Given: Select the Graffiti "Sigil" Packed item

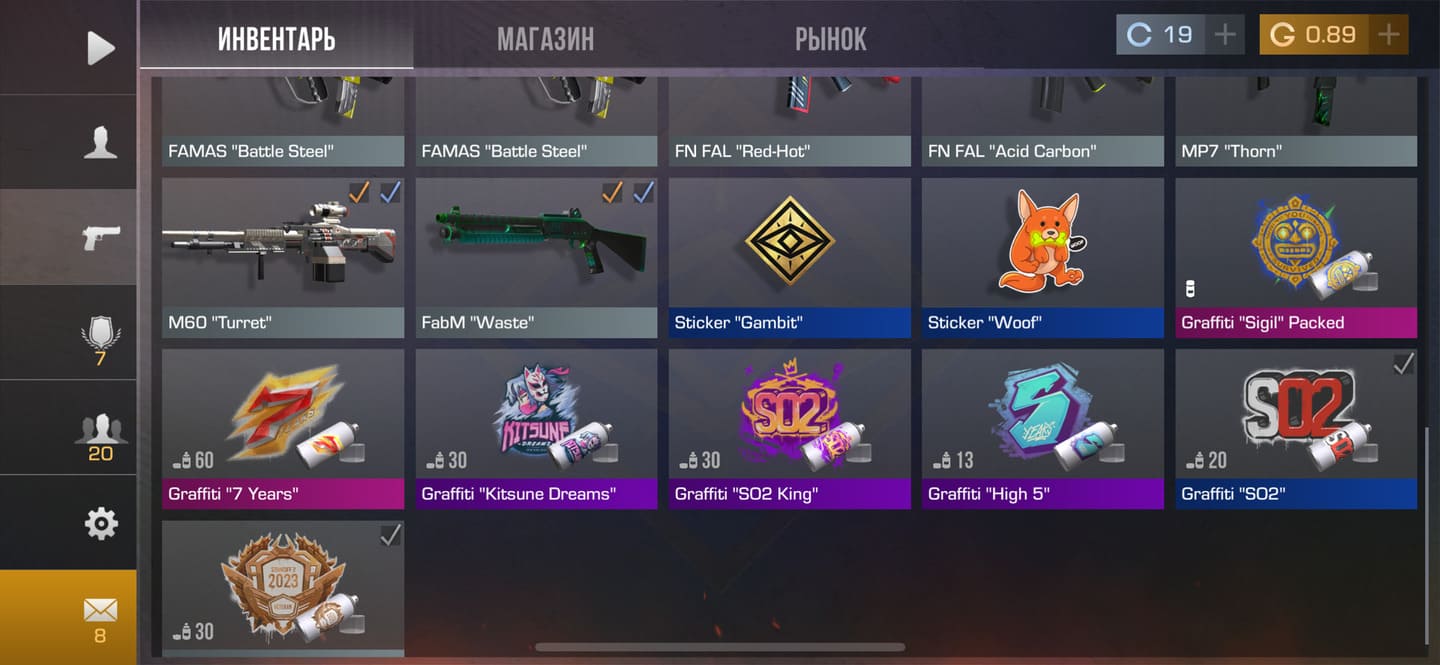Looking at the screenshot, I should 1296,256.
